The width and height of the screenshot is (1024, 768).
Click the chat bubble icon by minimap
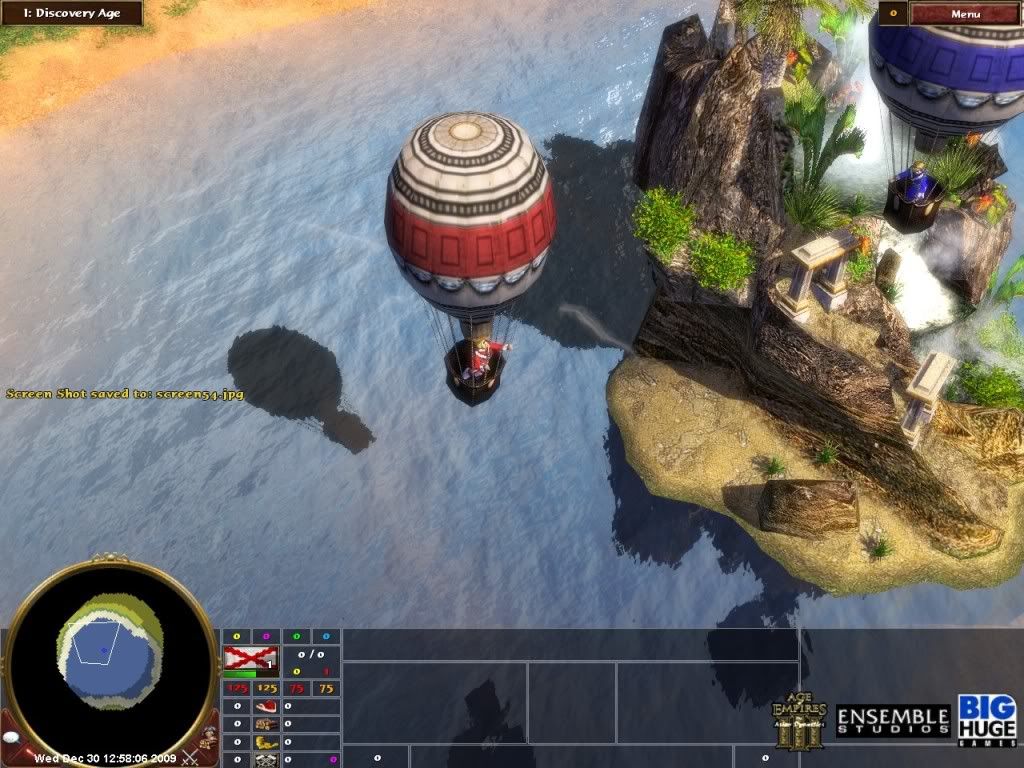14,739
